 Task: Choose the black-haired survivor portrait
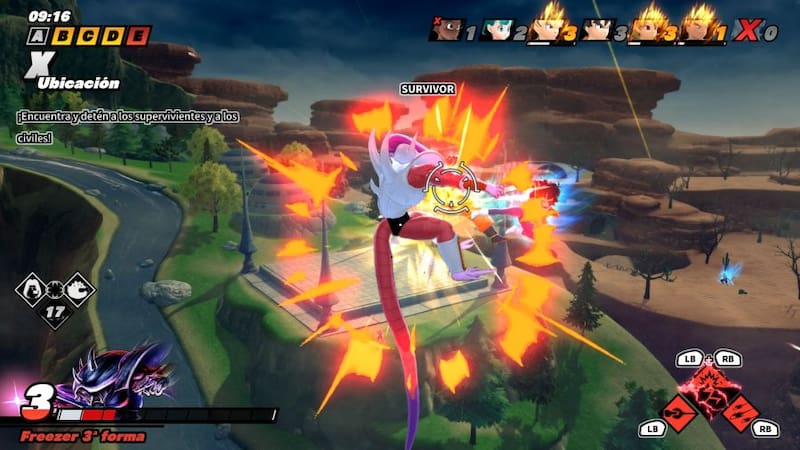pyautogui.click(x=596, y=29)
